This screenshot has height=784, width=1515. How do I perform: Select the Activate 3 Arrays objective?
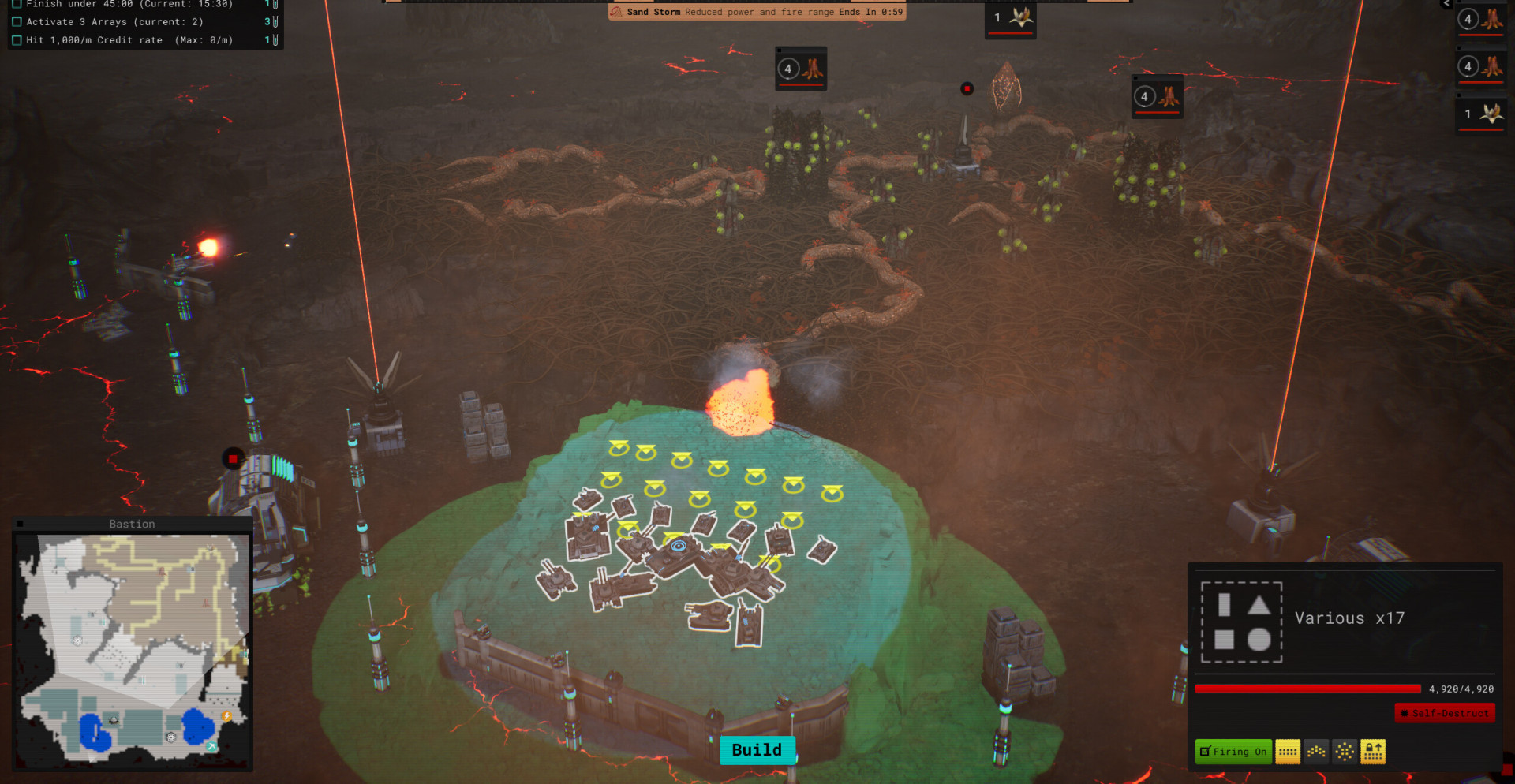tap(114, 22)
